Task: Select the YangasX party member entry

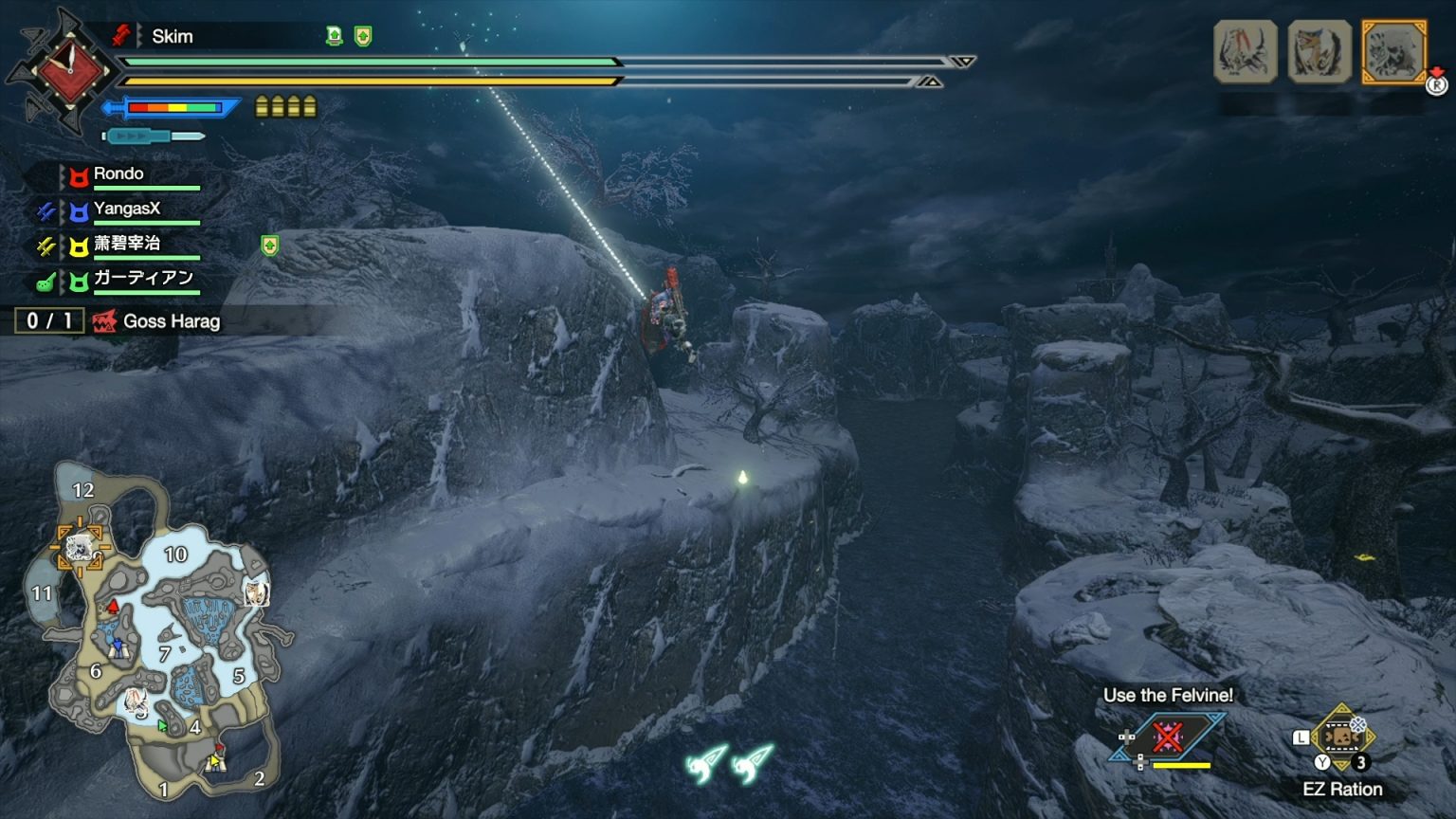Action: (x=126, y=208)
